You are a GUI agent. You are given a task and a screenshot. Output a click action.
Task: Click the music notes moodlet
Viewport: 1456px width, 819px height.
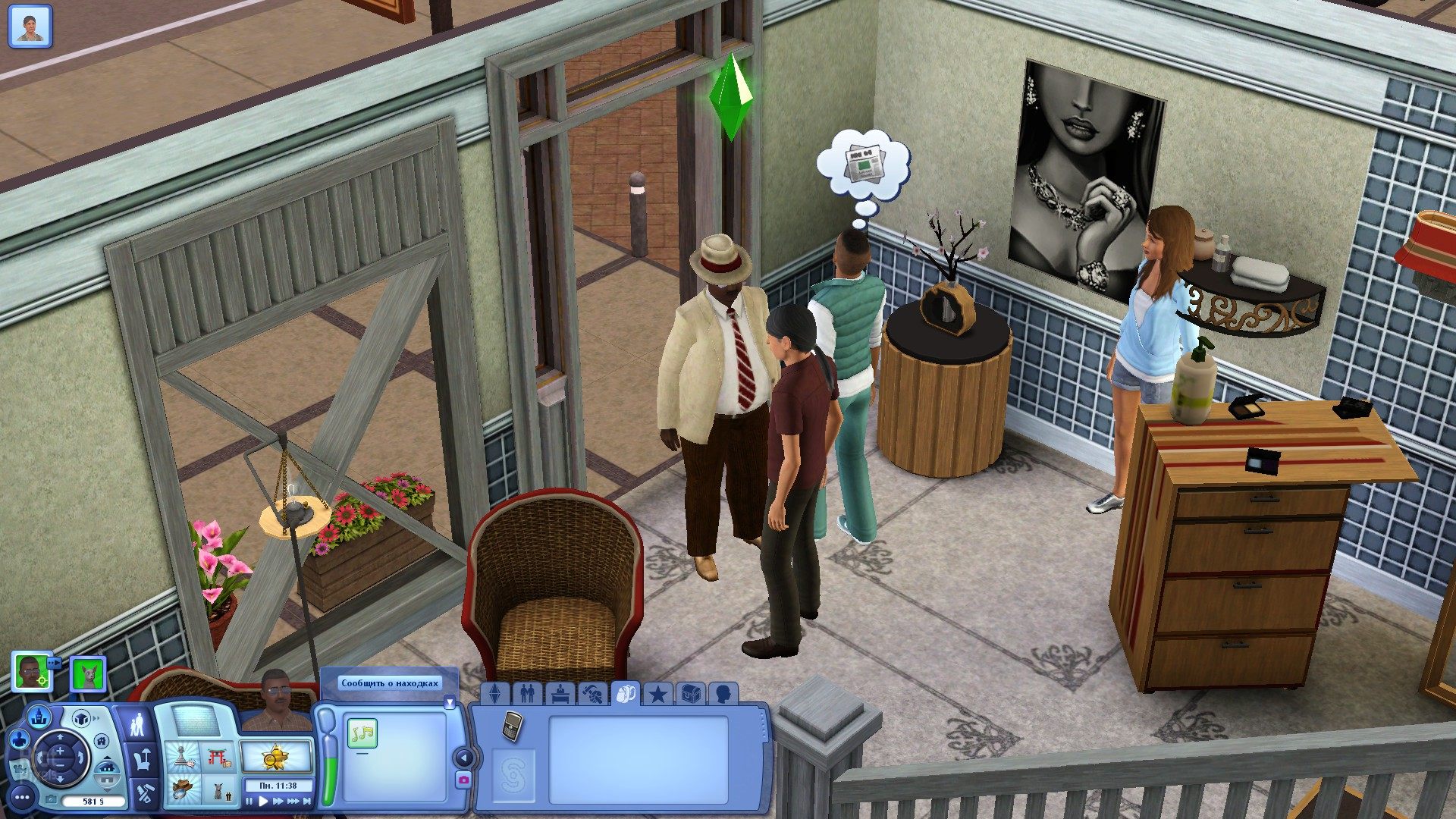[362, 733]
